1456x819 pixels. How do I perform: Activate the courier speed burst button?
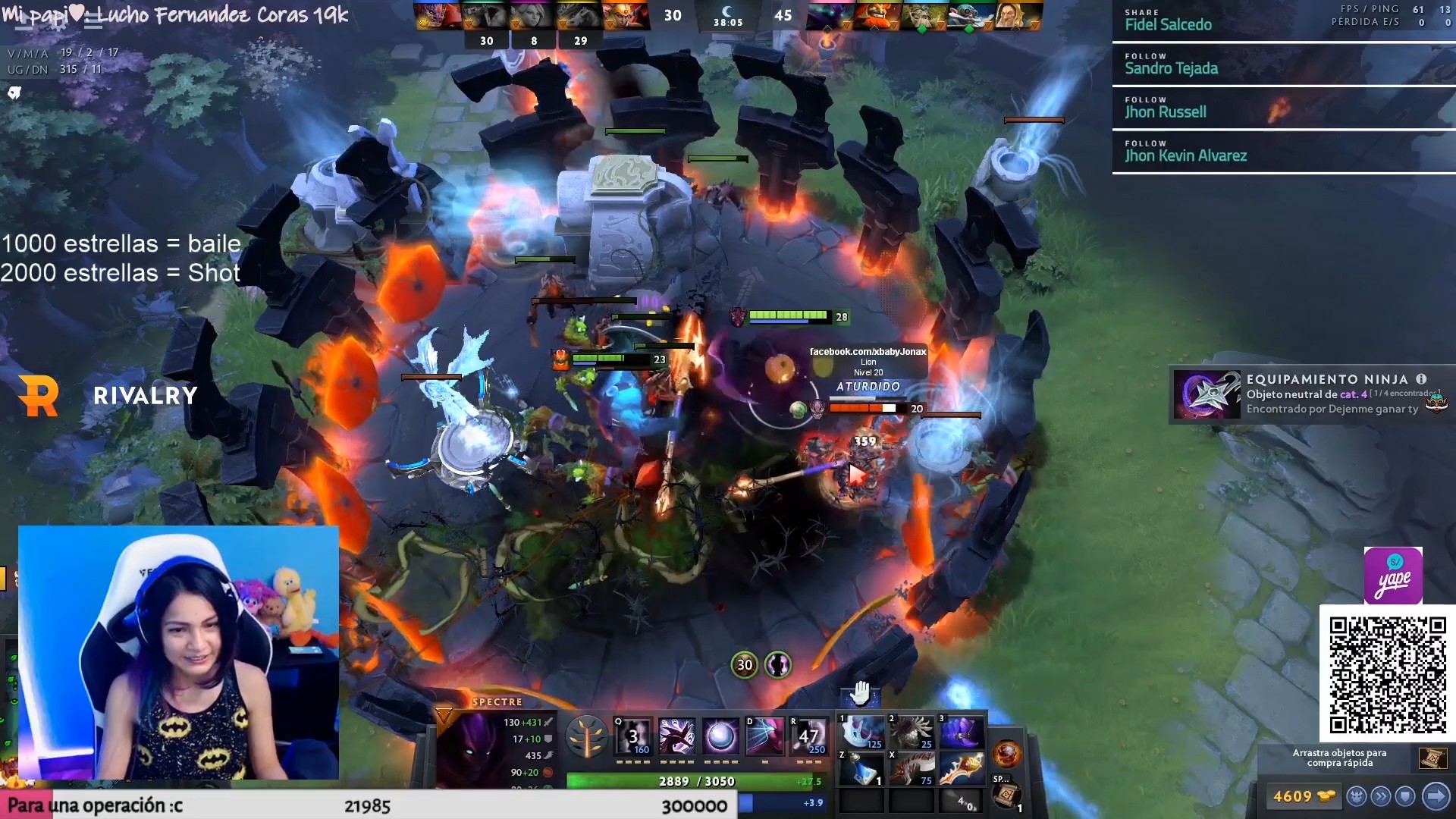(1381, 796)
